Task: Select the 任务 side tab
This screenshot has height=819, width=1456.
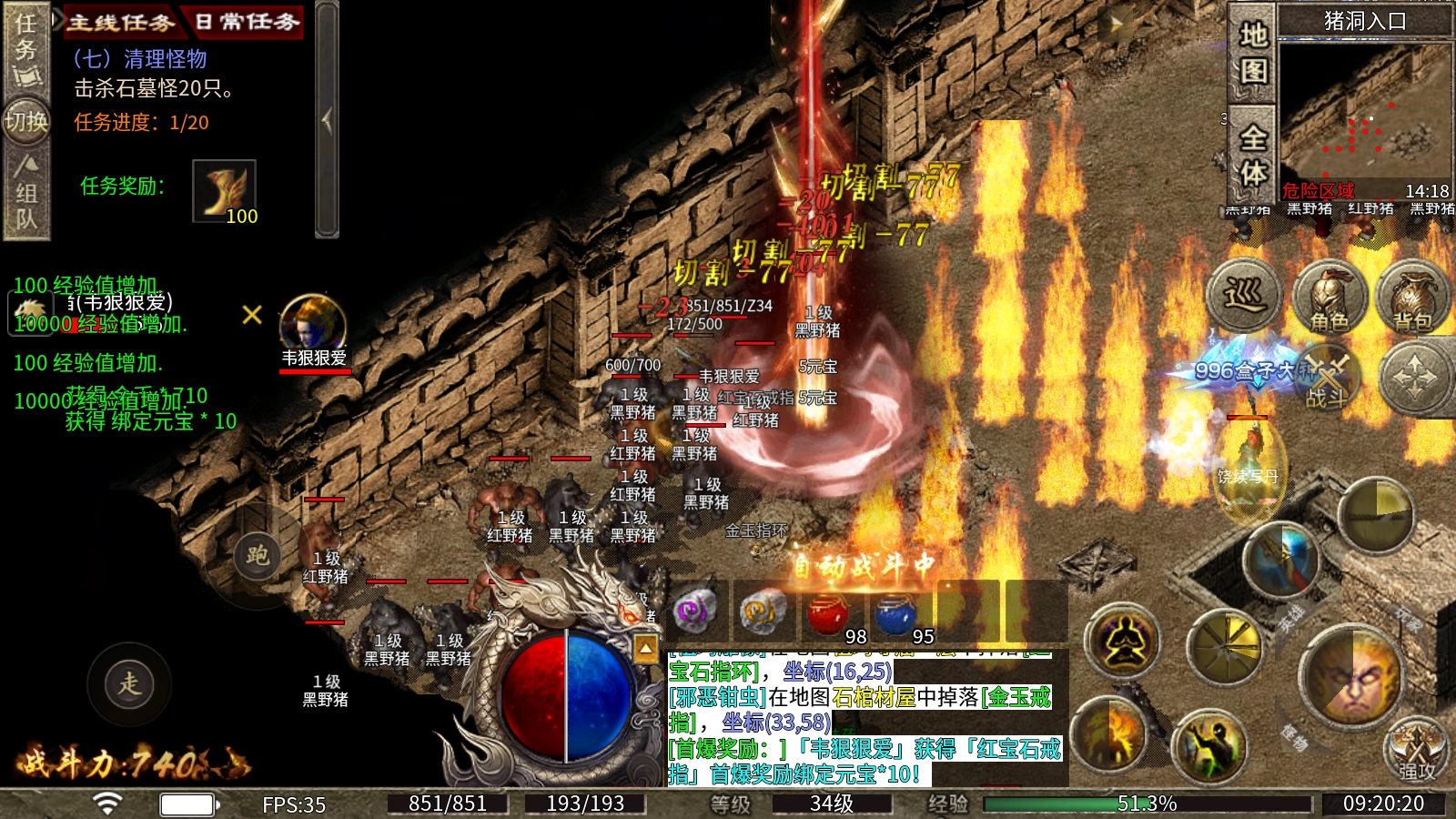Action: (26, 49)
